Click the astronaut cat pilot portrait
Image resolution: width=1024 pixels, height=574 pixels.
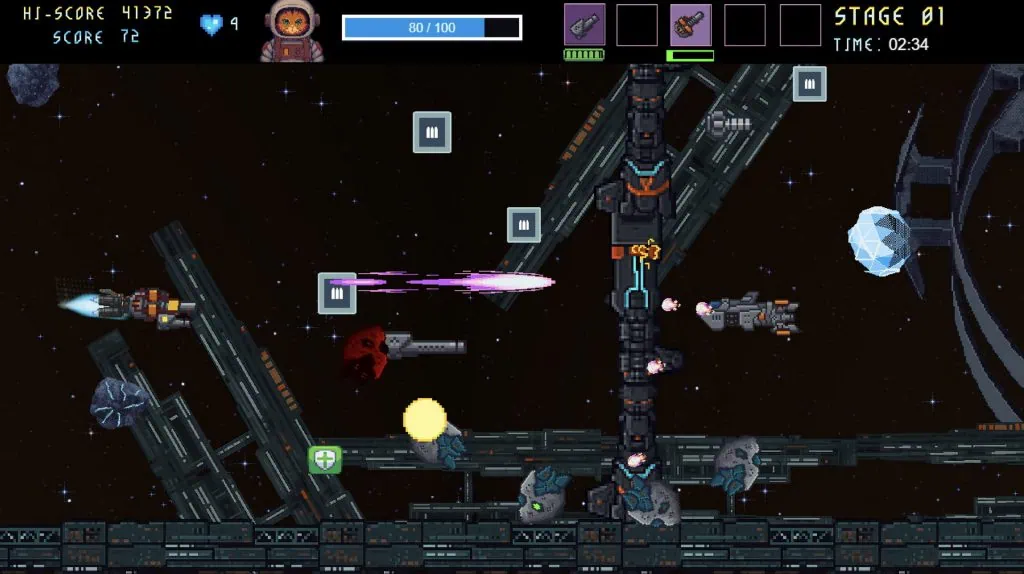tap(293, 31)
